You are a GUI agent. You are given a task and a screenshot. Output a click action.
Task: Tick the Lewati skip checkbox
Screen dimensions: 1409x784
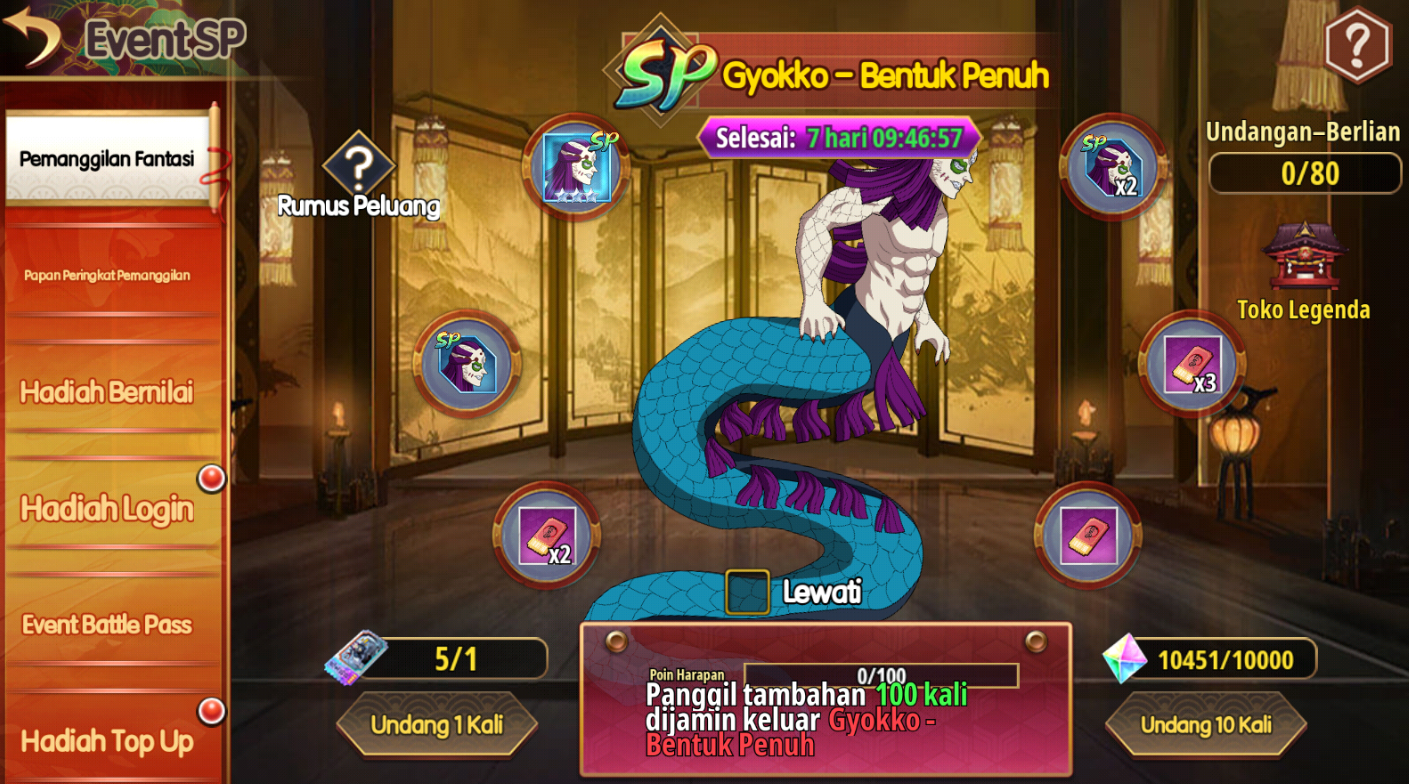coord(747,592)
